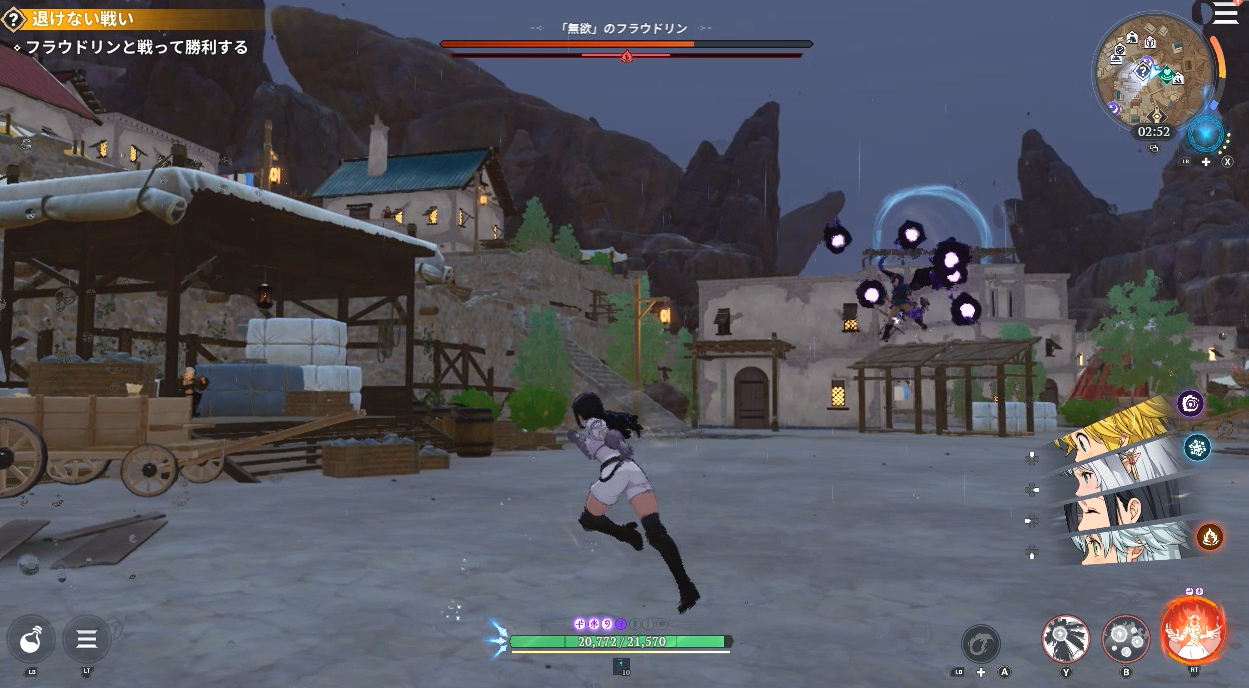Tap the purple spiral tag skill icon
1249x688 pixels.
pyautogui.click(x=1190, y=403)
